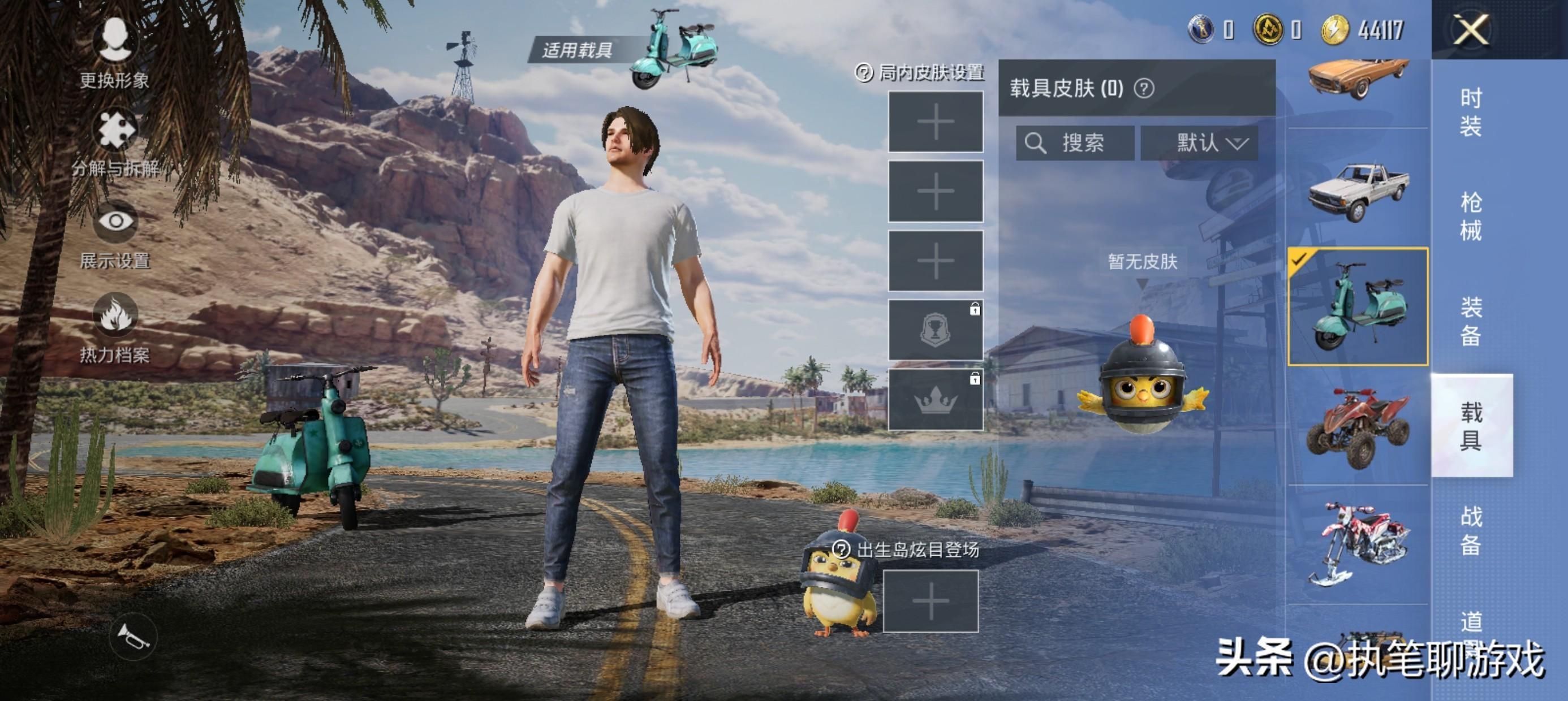Switch to the 战备 tab
Image resolution: width=1568 pixels, height=701 pixels.
tap(1471, 530)
